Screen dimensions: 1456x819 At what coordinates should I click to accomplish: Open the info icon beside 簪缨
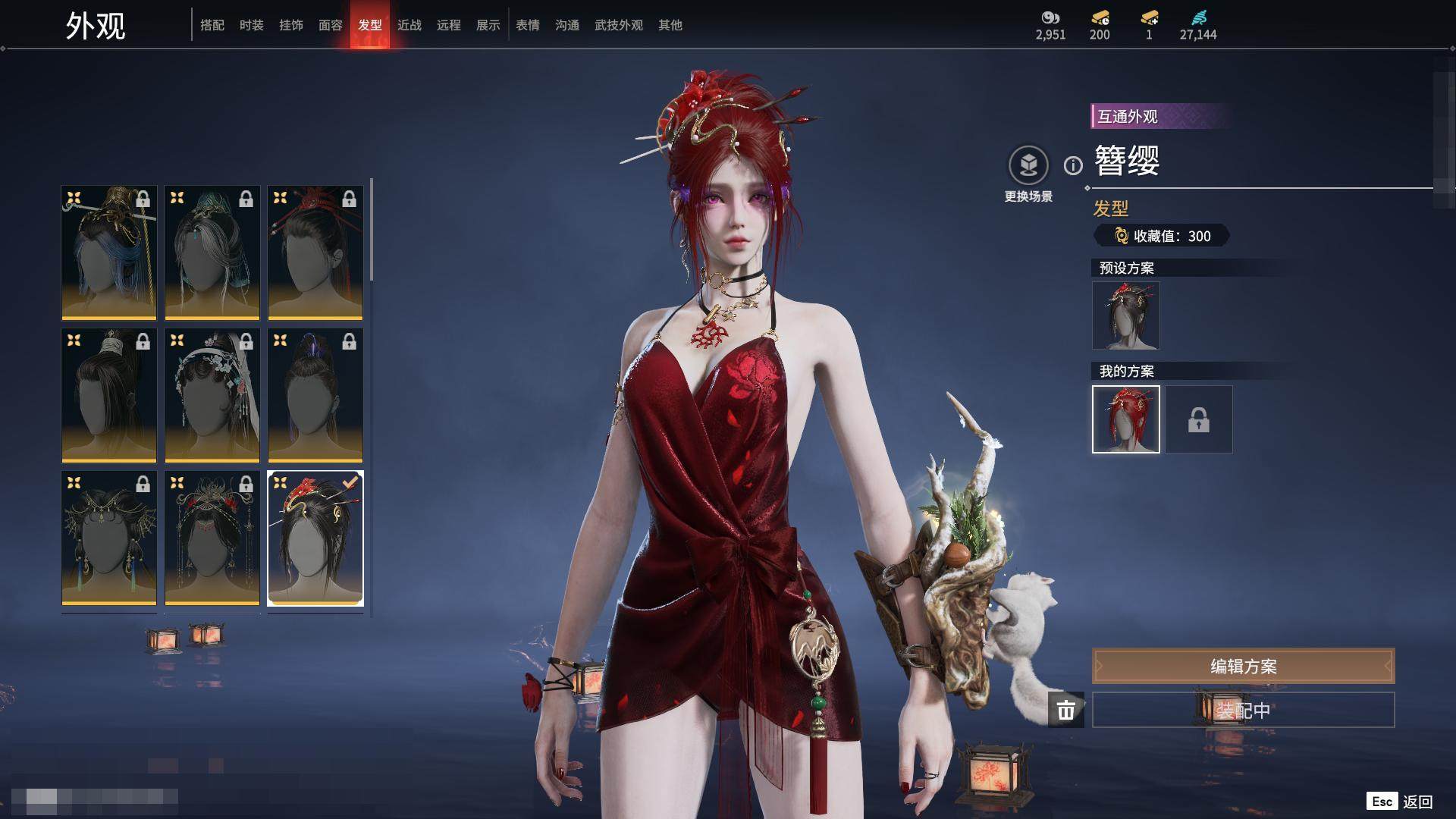[1073, 165]
